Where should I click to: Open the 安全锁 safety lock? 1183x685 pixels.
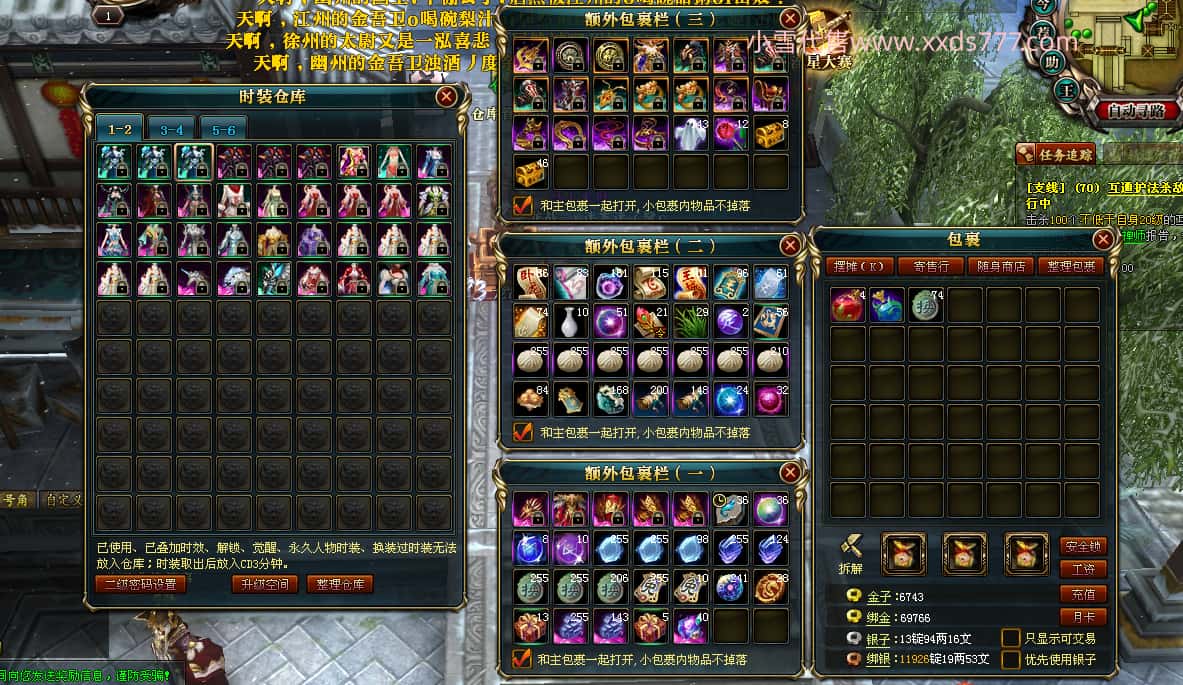point(1083,546)
